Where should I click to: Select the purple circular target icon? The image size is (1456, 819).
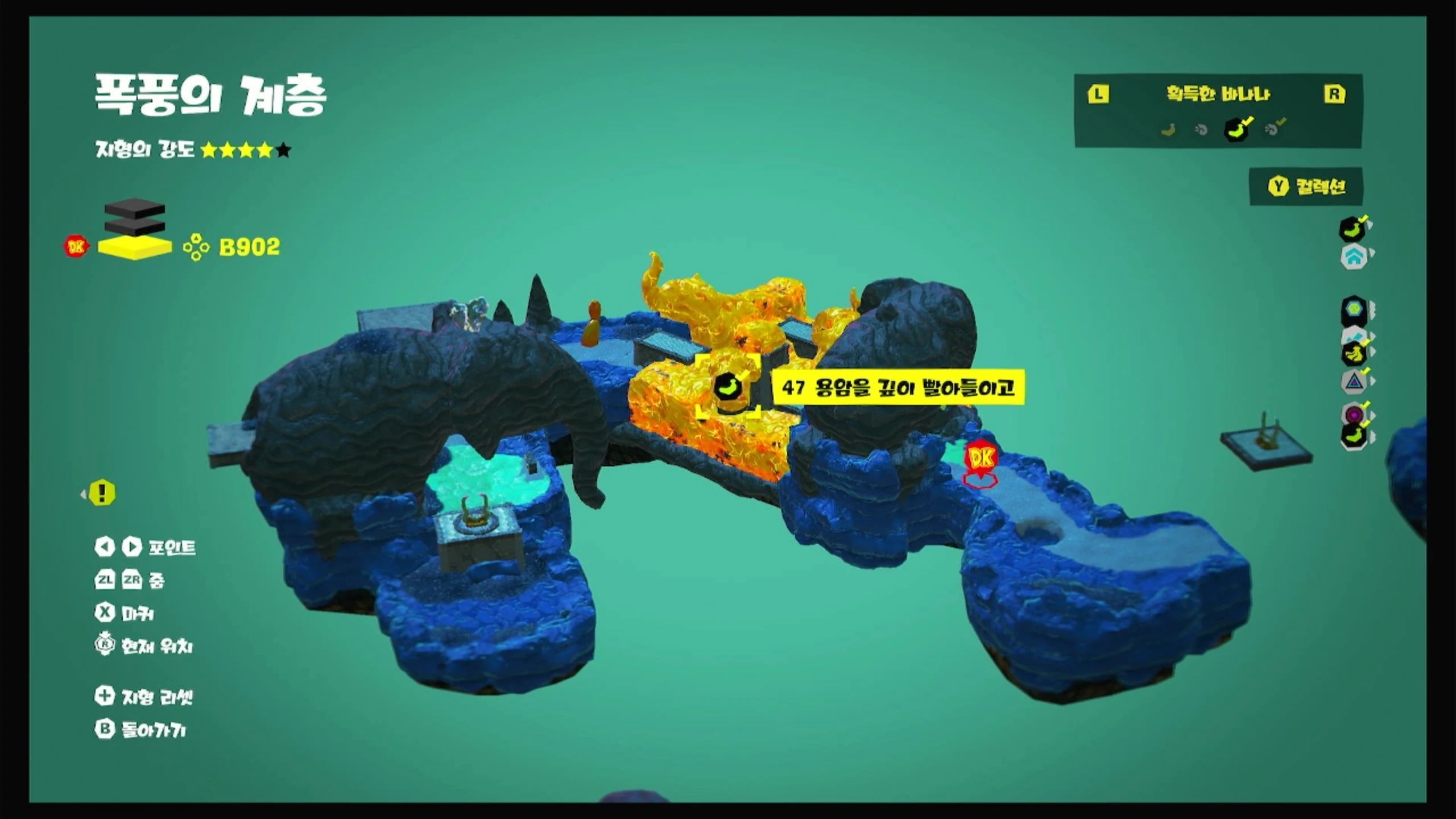click(1354, 413)
